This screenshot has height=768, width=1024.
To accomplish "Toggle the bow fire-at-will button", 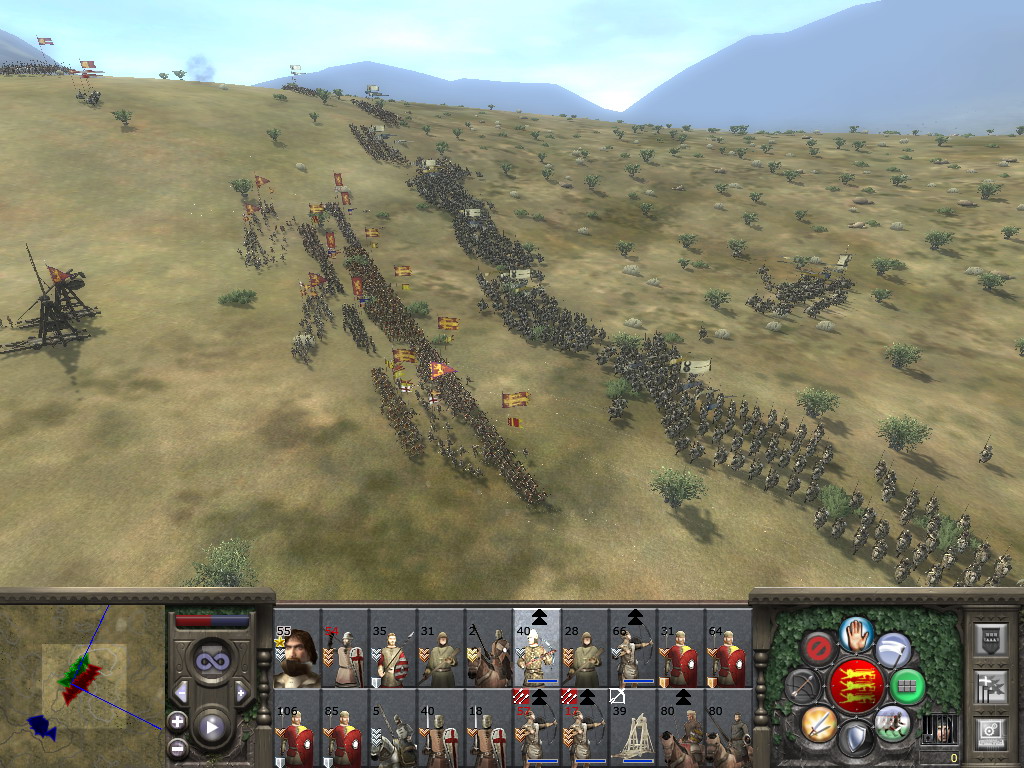I will pyautogui.click(x=803, y=685).
